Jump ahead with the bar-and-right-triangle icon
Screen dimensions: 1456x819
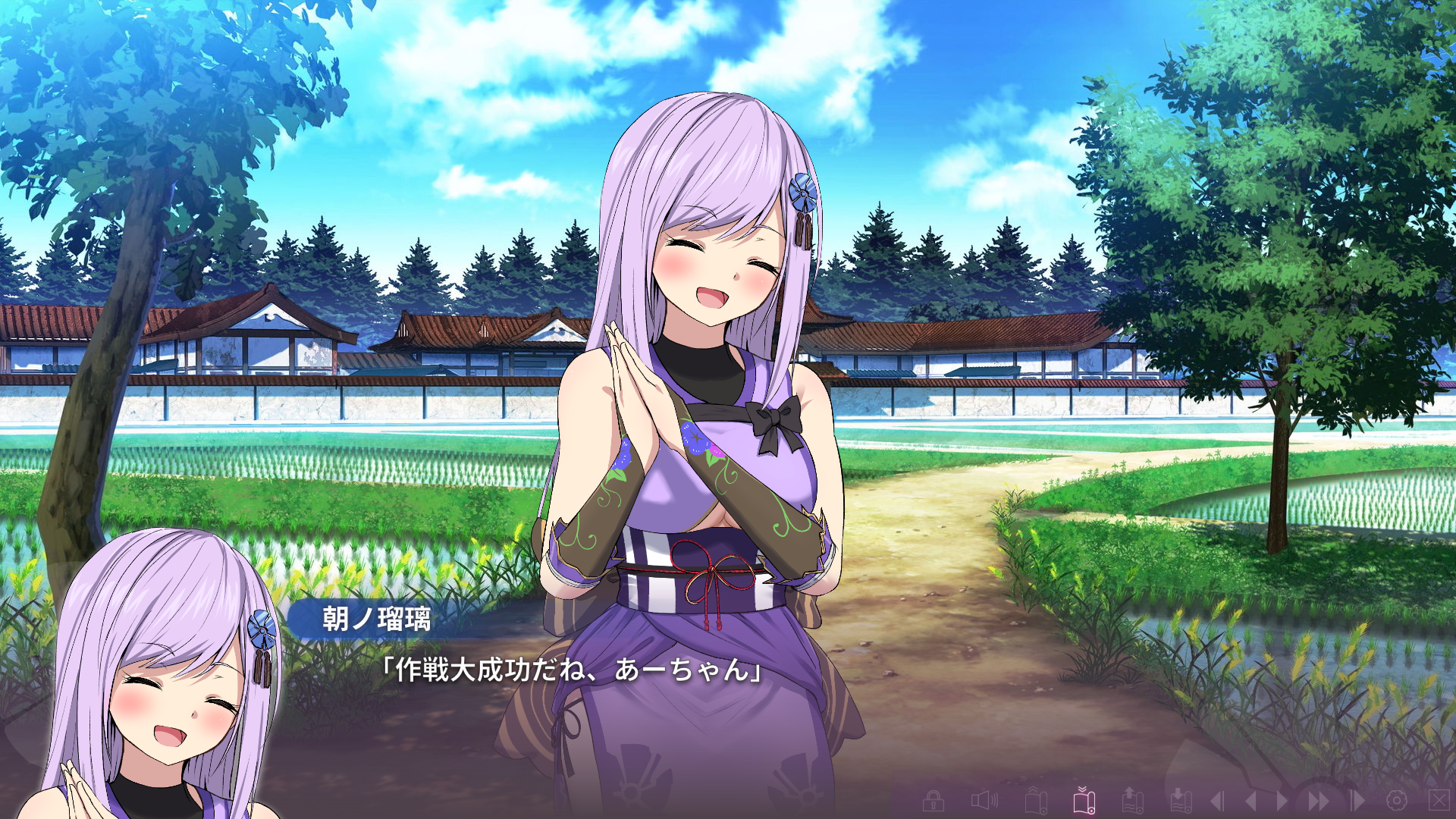[1357, 800]
